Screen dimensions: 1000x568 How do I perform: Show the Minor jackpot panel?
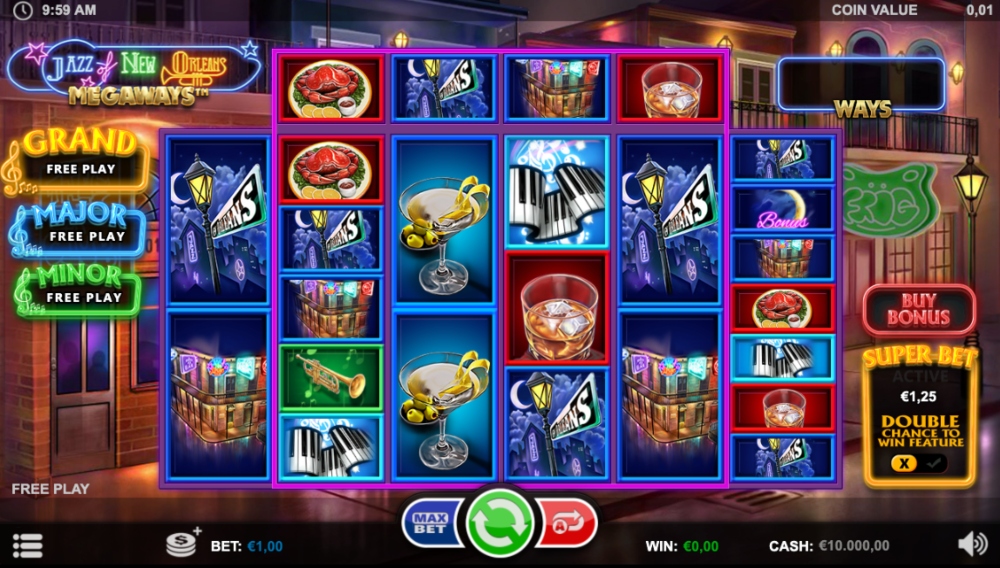80,286
